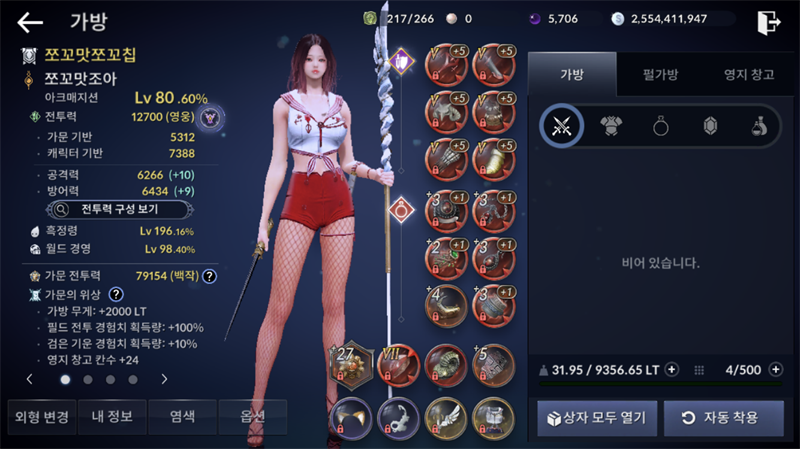800x449 pixels.
Task: Activate the 자동 착용 auto-equip button
Action: (x=724, y=417)
